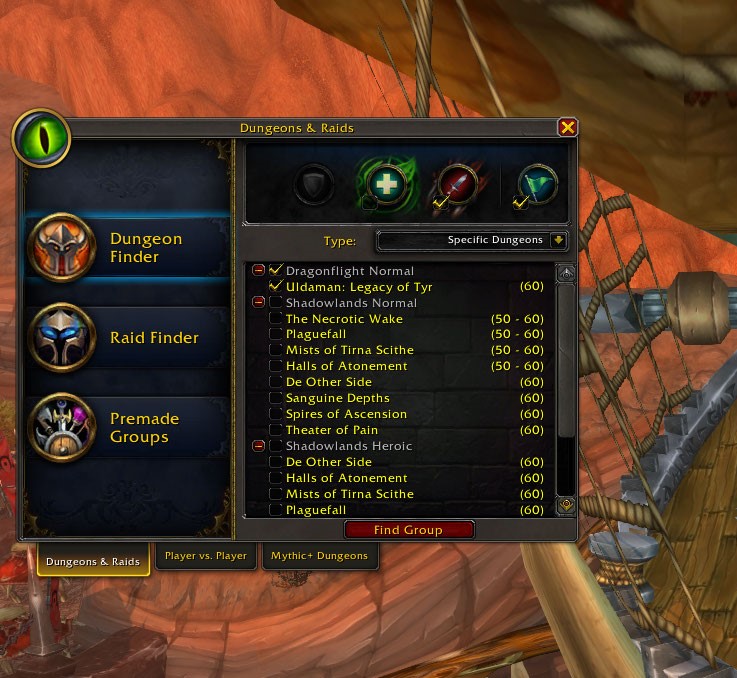Open the Premade Groups panel
The image size is (737, 678).
click(128, 428)
